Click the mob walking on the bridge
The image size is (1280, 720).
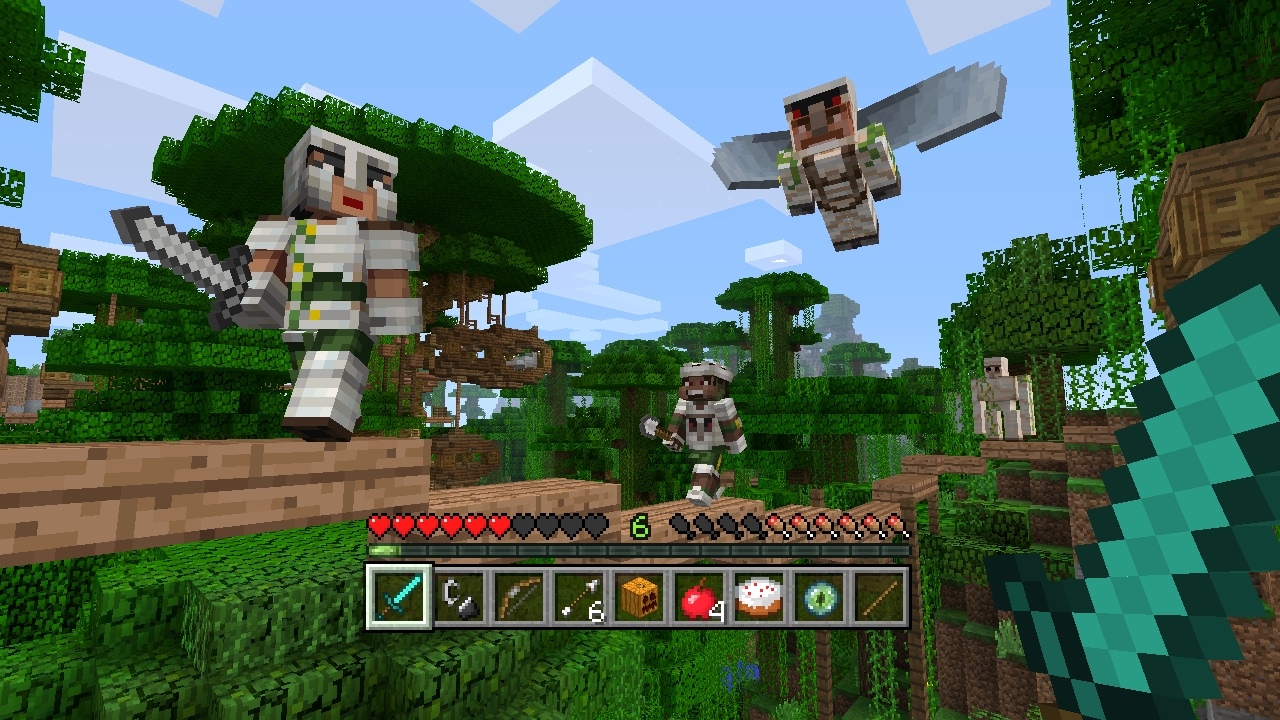pyautogui.click(x=705, y=430)
